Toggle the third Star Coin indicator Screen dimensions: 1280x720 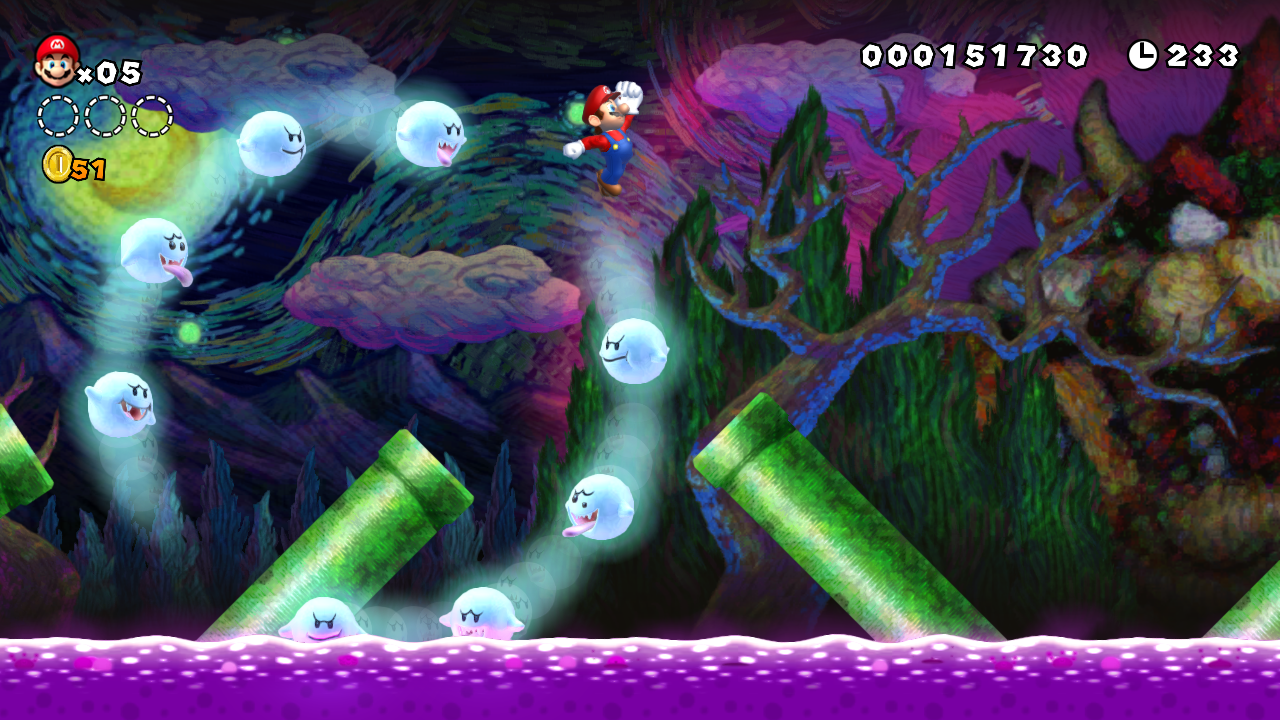pos(154,116)
